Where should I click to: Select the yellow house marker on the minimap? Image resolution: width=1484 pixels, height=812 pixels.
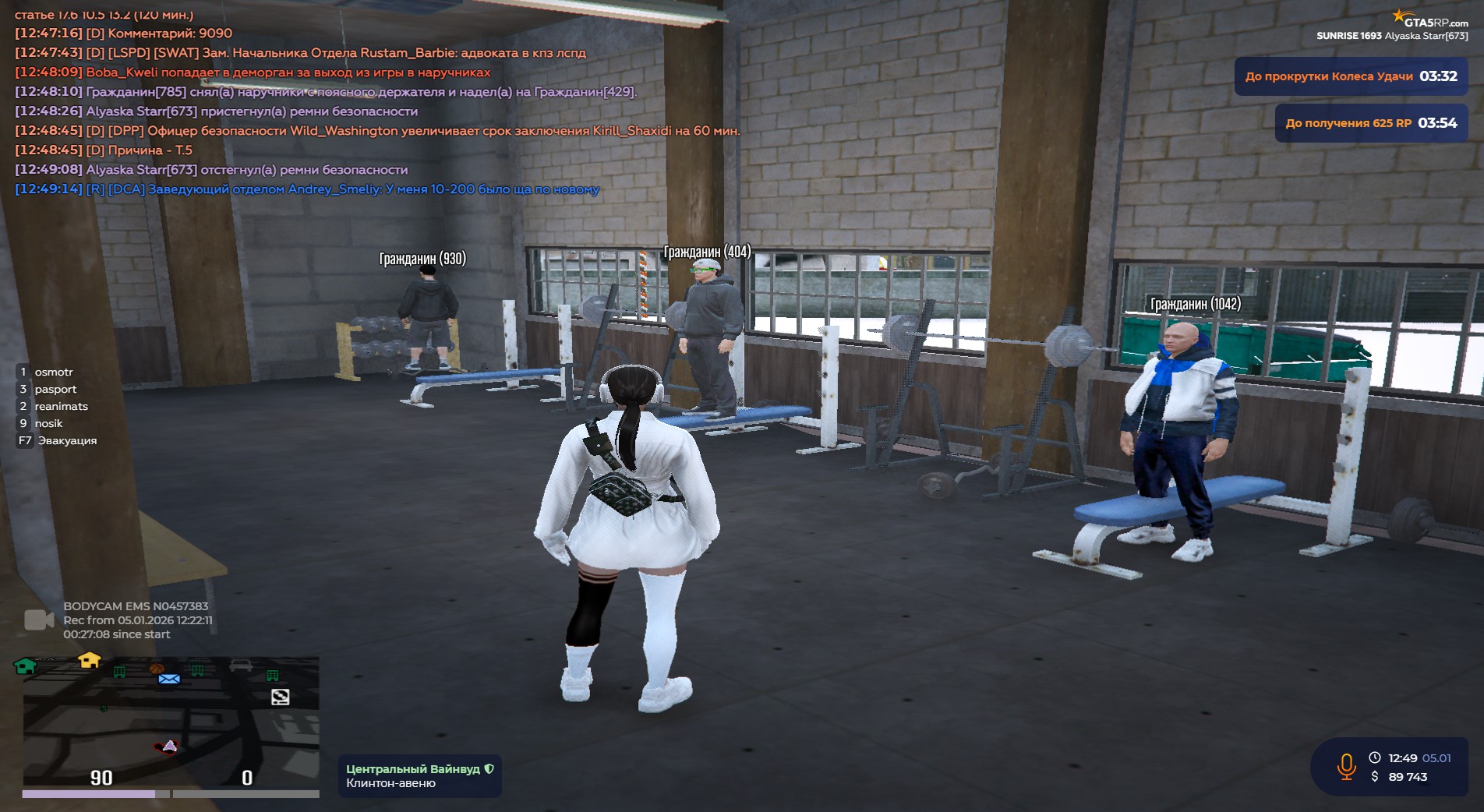coord(90,660)
